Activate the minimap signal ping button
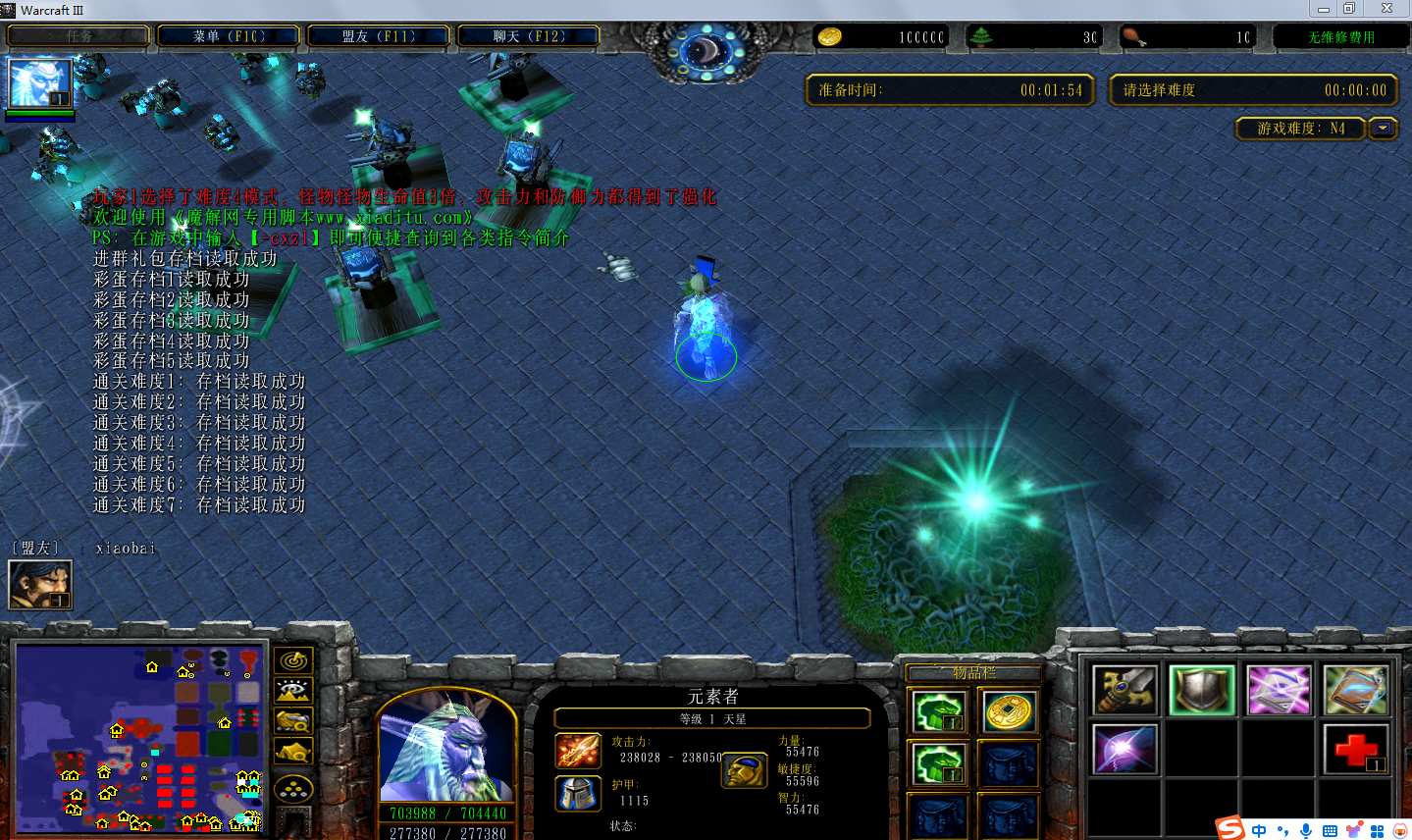This screenshot has height=840, width=1412. tap(293, 661)
